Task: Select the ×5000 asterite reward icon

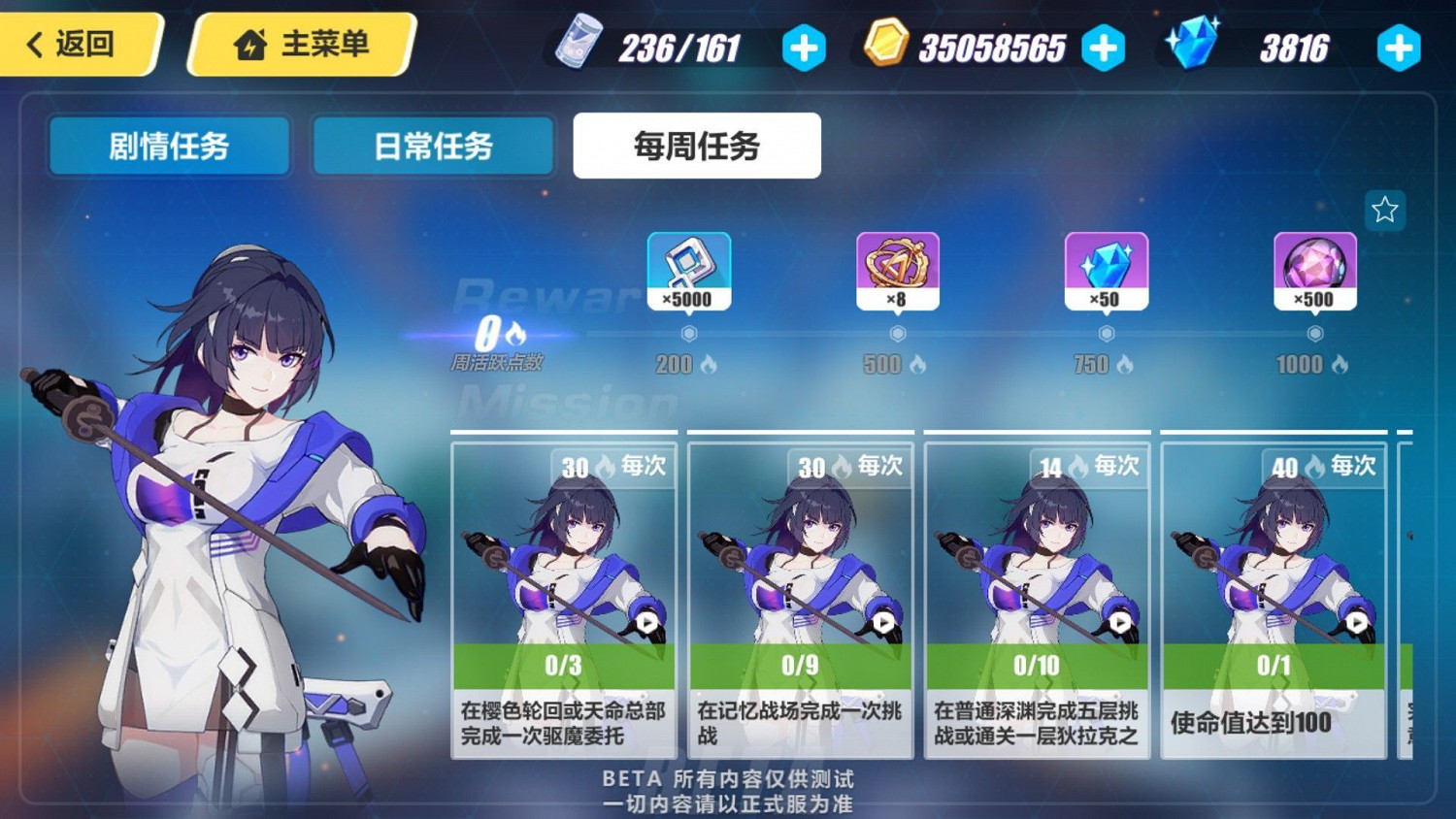Action: tap(689, 272)
